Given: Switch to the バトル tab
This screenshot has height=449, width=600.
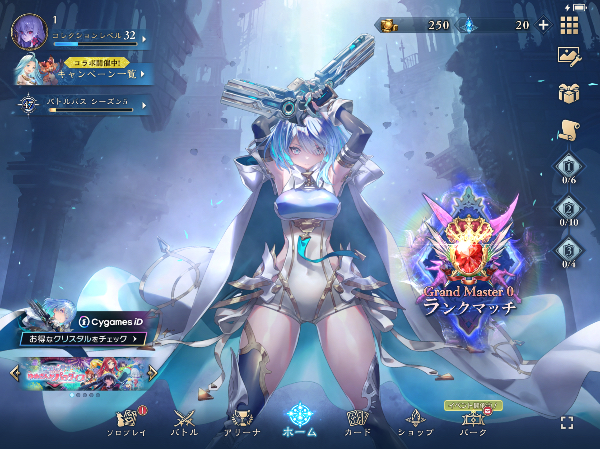Looking at the screenshot, I should [184, 422].
